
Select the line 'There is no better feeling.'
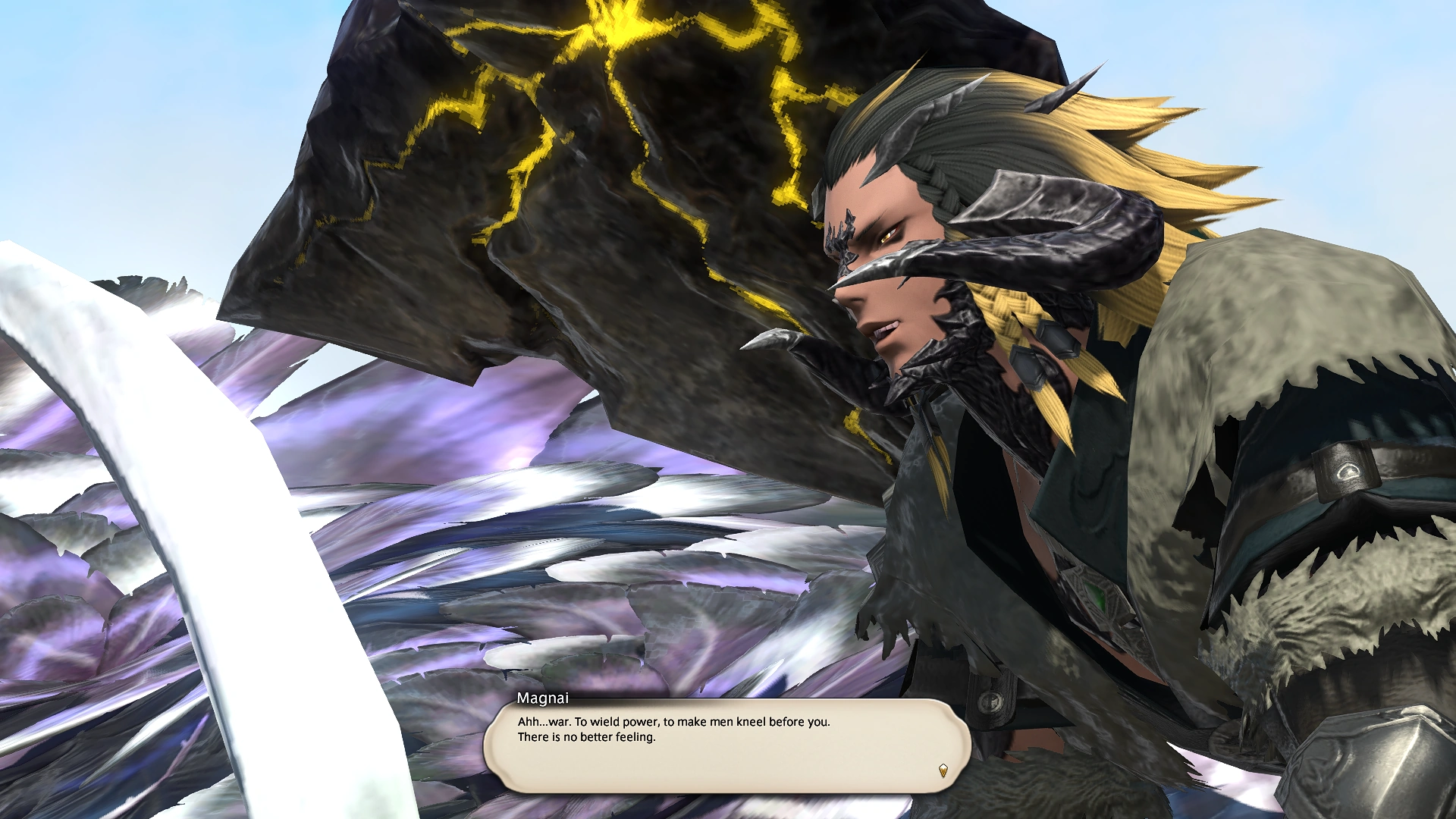pyautogui.click(x=587, y=736)
